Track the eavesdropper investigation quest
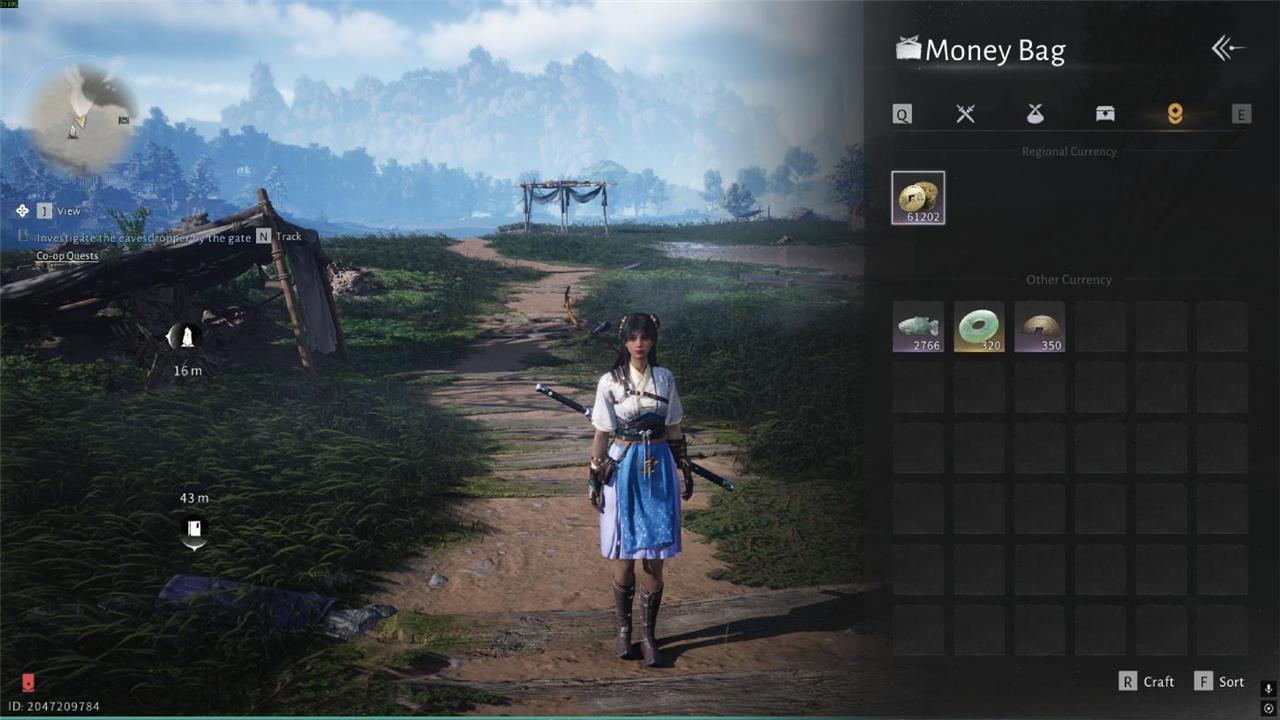 point(279,237)
